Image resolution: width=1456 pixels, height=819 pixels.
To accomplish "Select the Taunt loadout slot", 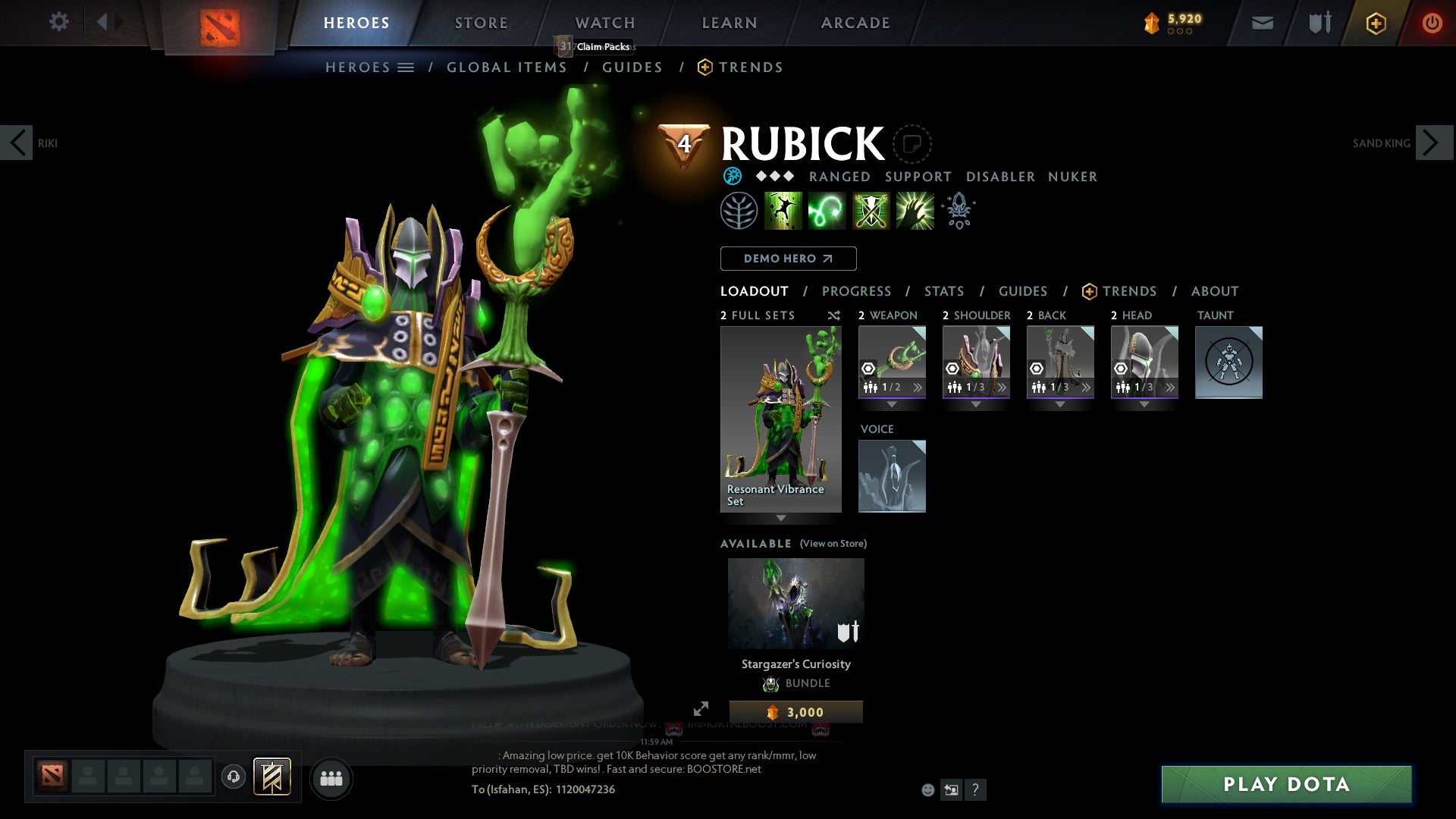I will pyautogui.click(x=1228, y=362).
